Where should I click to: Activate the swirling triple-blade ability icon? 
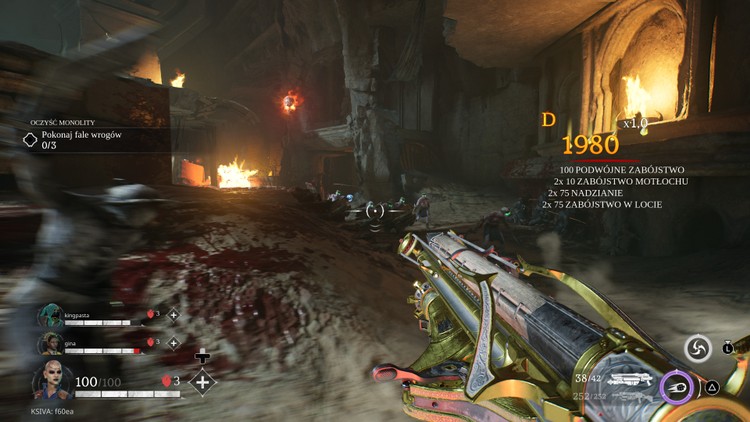coord(698,348)
